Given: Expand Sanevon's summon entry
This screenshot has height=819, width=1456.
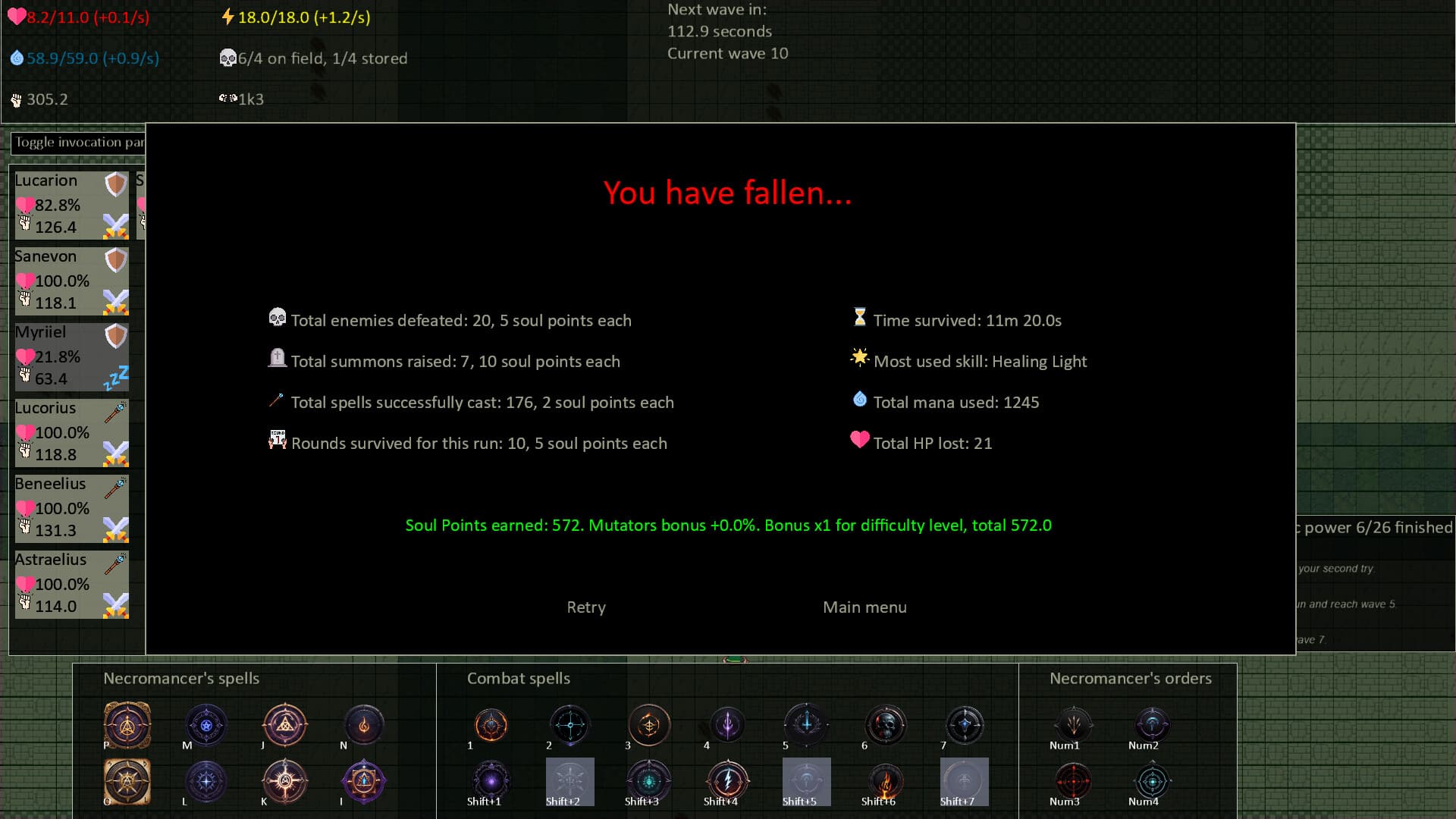Looking at the screenshot, I should [71, 281].
